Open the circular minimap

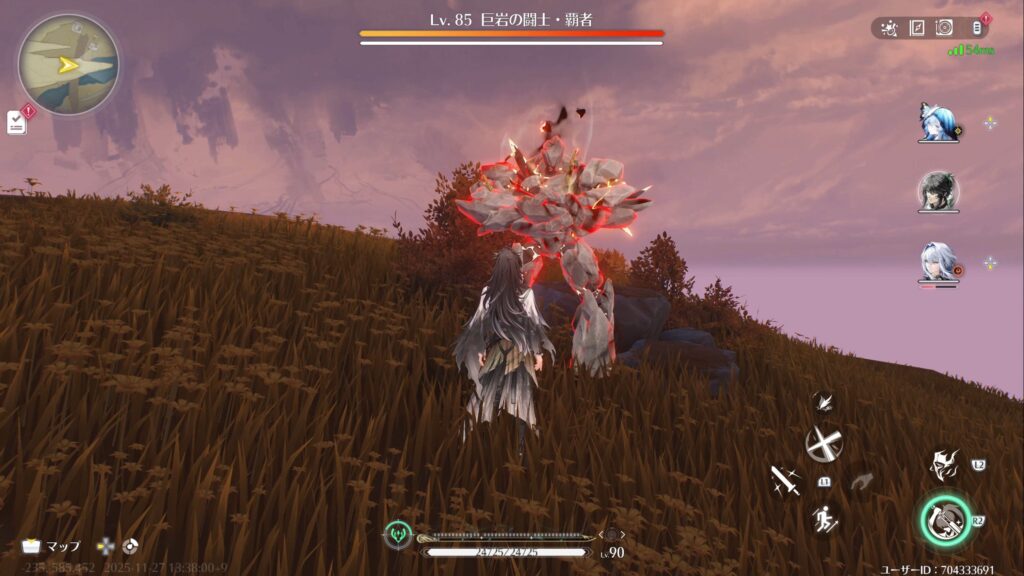(68, 64)
